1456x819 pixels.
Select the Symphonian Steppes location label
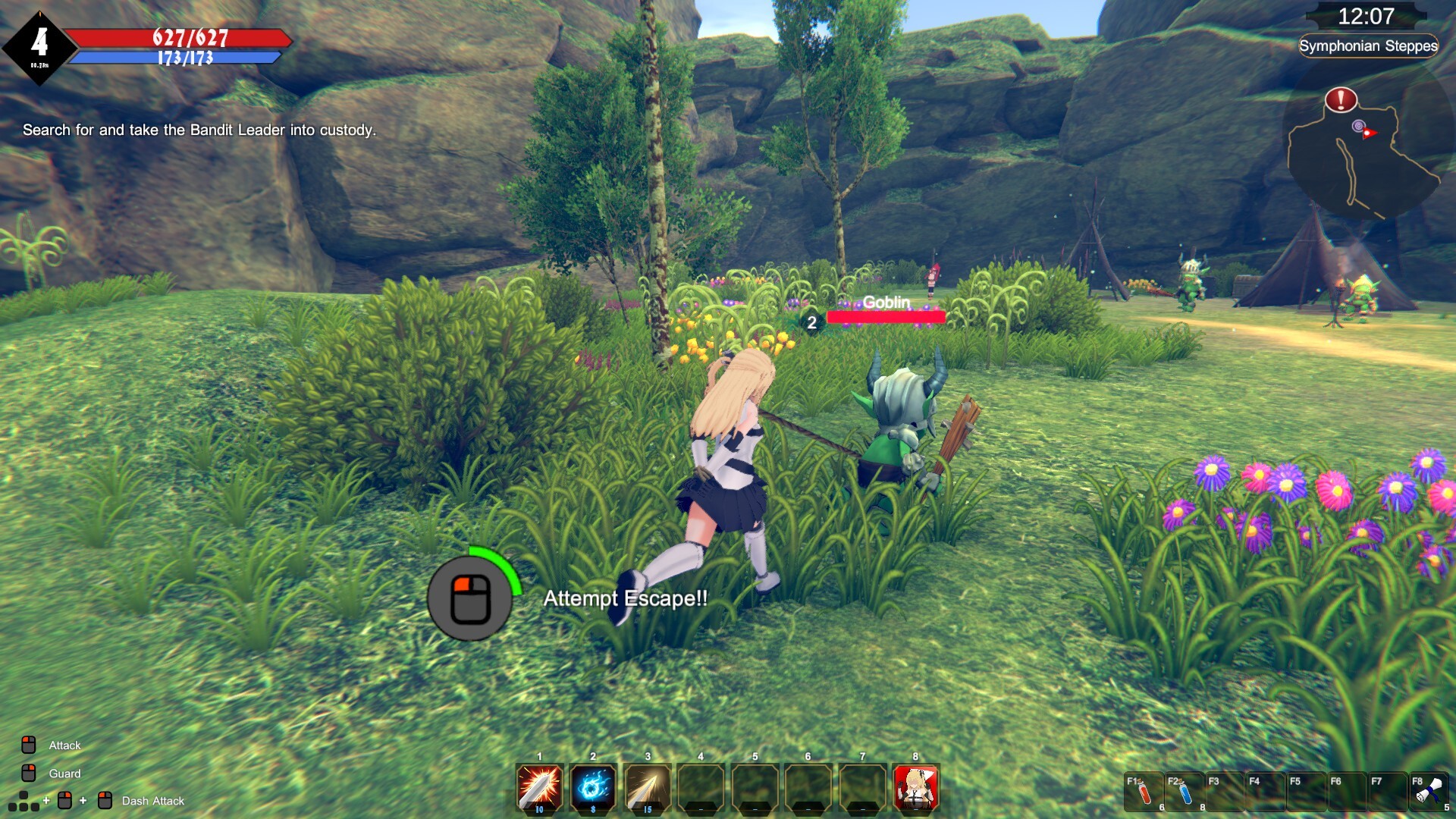click(x=1368, y=46)
